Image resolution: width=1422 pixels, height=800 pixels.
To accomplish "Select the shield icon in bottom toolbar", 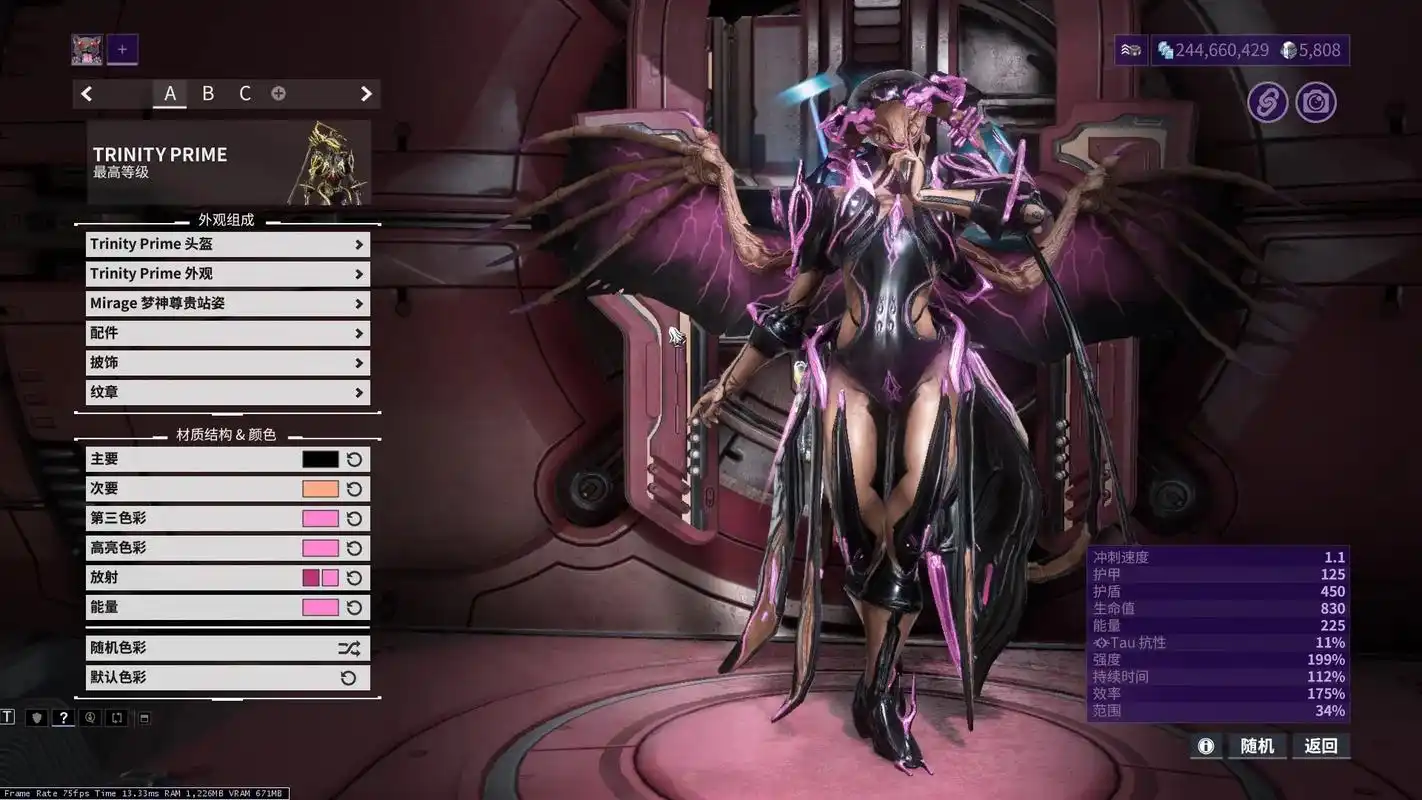I will point(37,717).
